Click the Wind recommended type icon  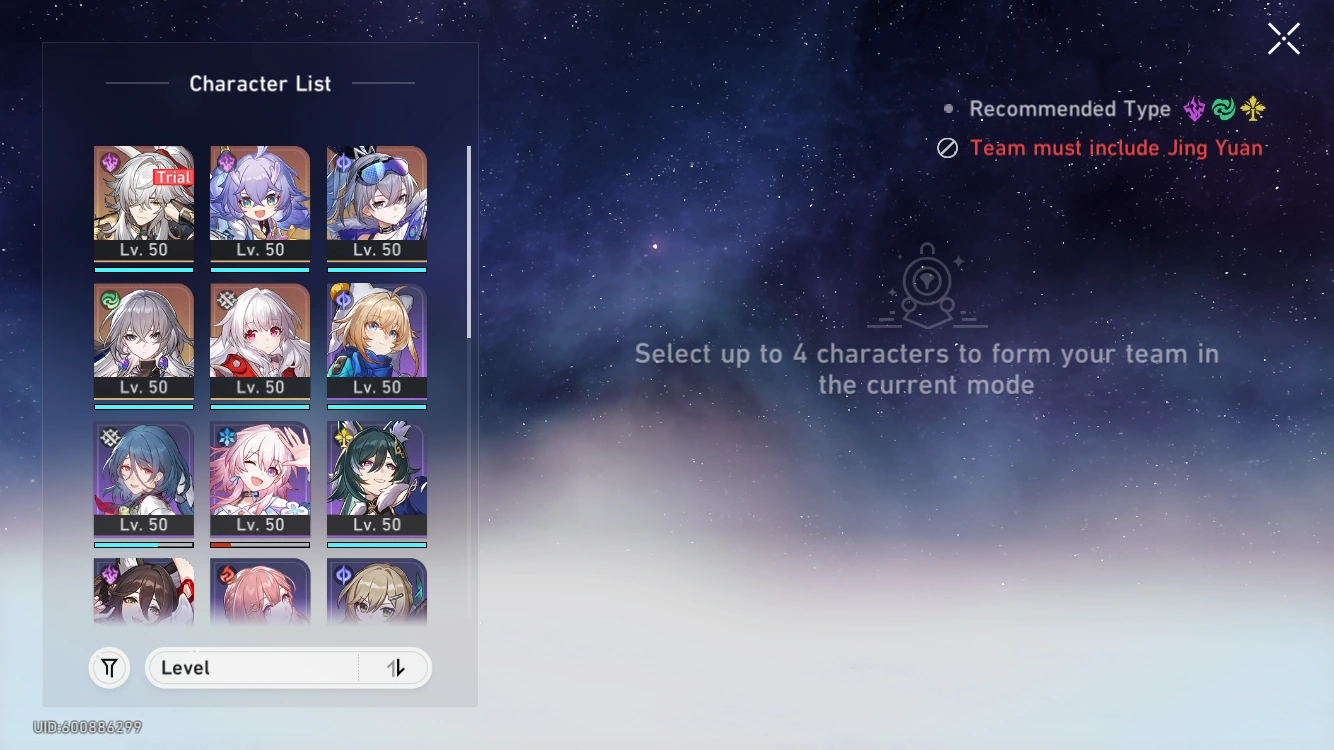coord(1222,108)
